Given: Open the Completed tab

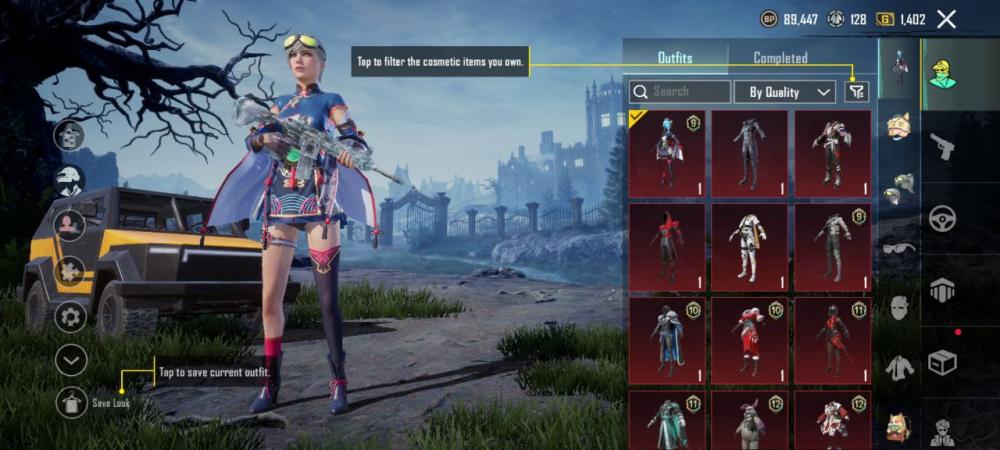Looking at the screenshot, I should click(780, 58).
